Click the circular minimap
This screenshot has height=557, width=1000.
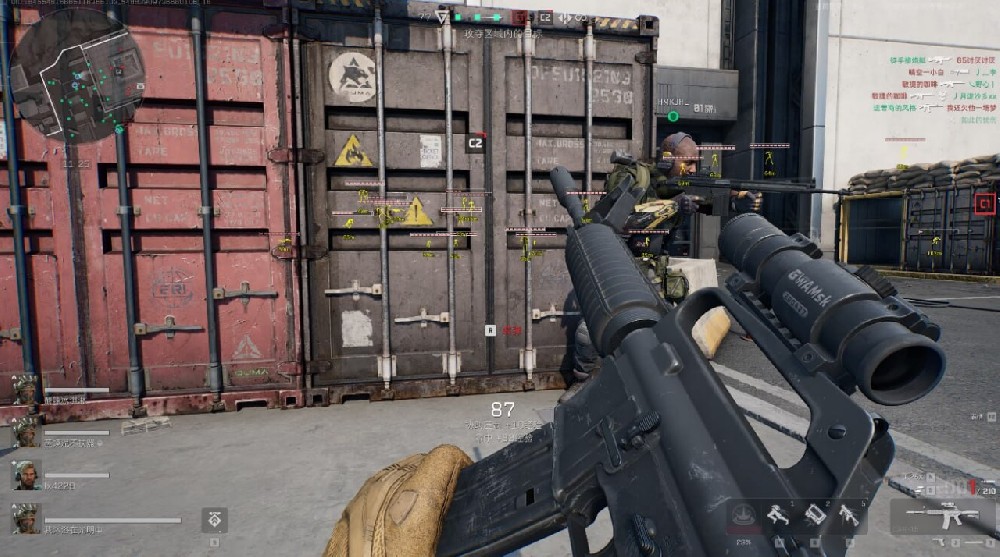click(78, 73)
